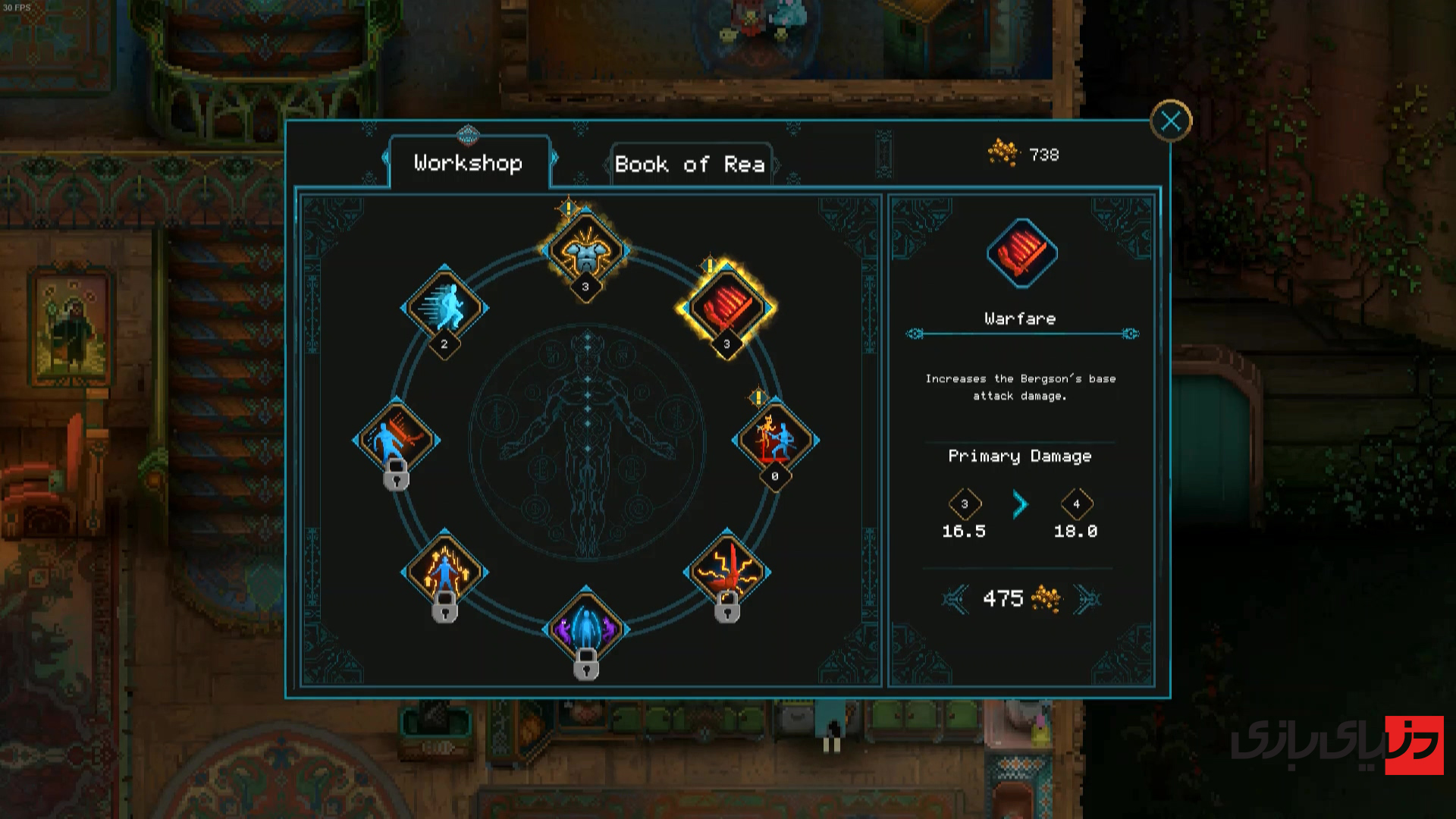The height and width of the screenshot is (819, 1456).
Task: Switch to the Book of Rea tab
Action: coord(690,164)
